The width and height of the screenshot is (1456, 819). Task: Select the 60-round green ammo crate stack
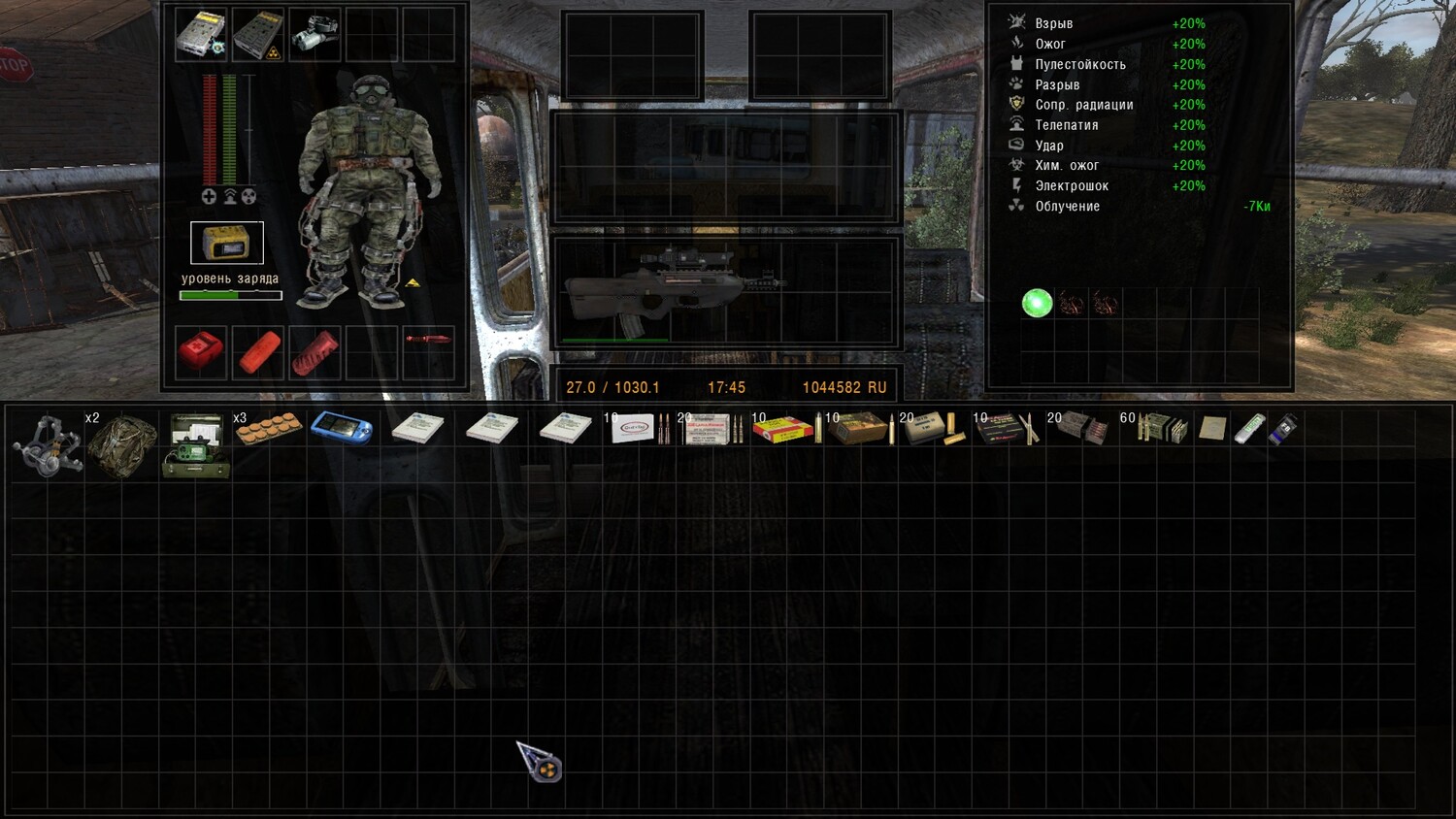pyautogui.click(x=1162, y=428)
